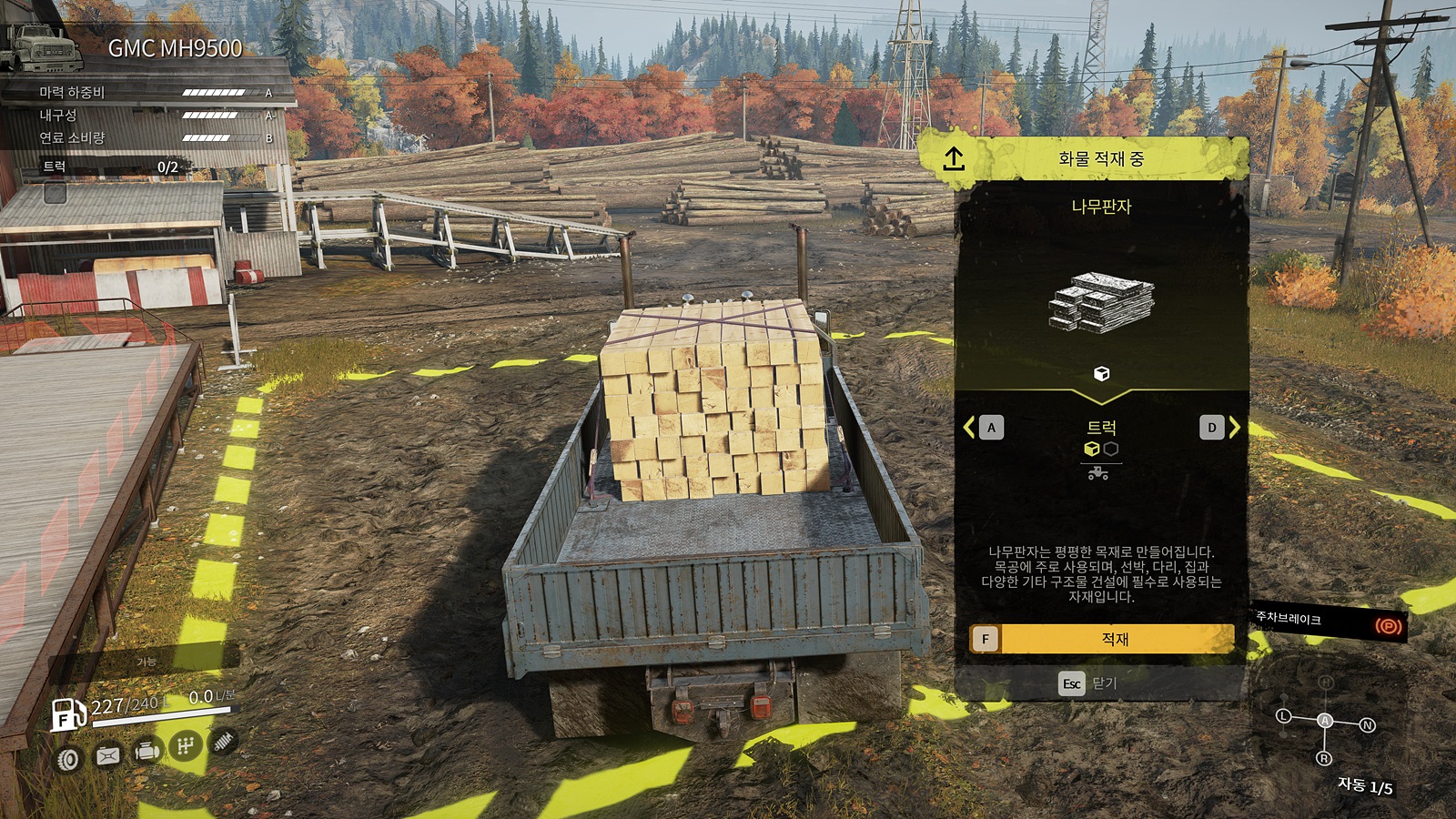Shift to low gear L on shifter
Screen dimensions: 1456x819
tap(1284, 716)
